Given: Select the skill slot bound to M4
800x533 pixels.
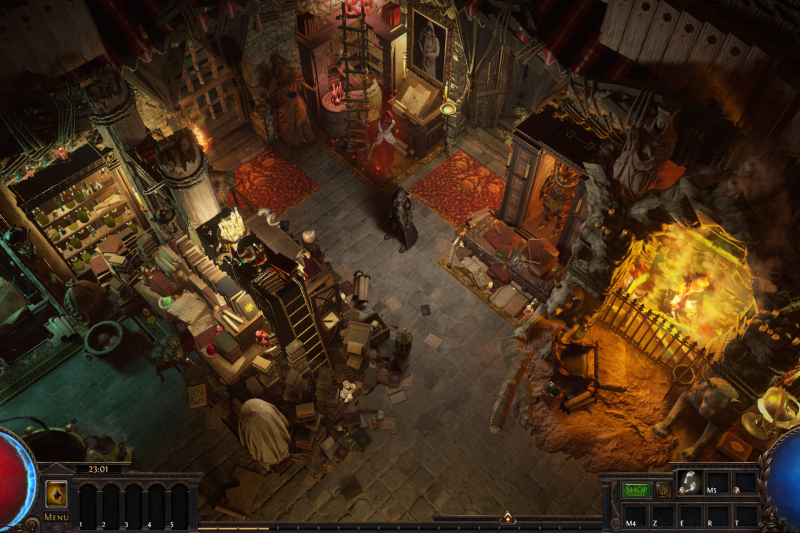Looking at the screenshot, I should (x=635, y=515).
